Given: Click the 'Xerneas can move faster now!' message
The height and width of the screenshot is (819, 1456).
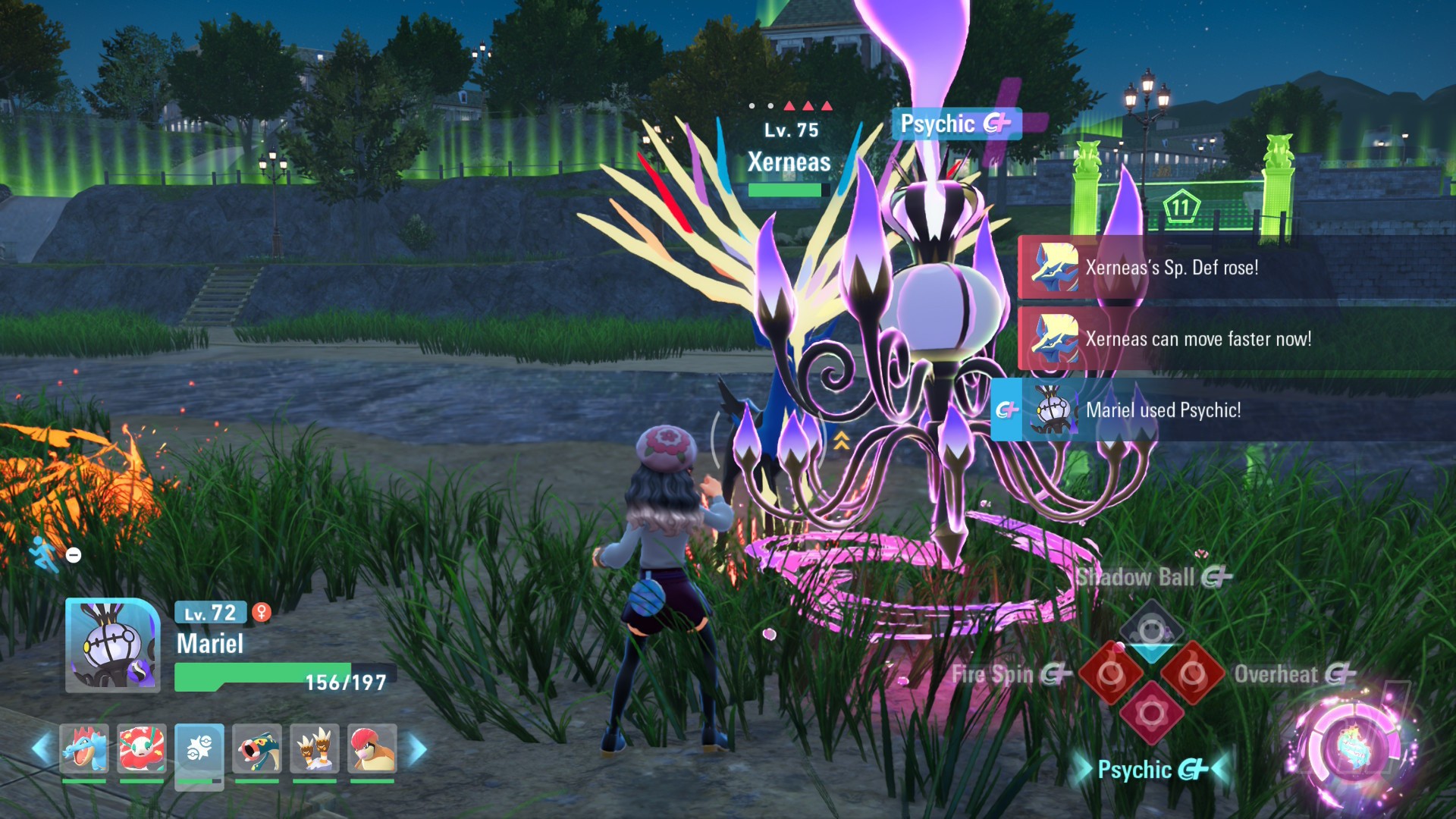Looking at the screenshot, I should (1198, 339).
